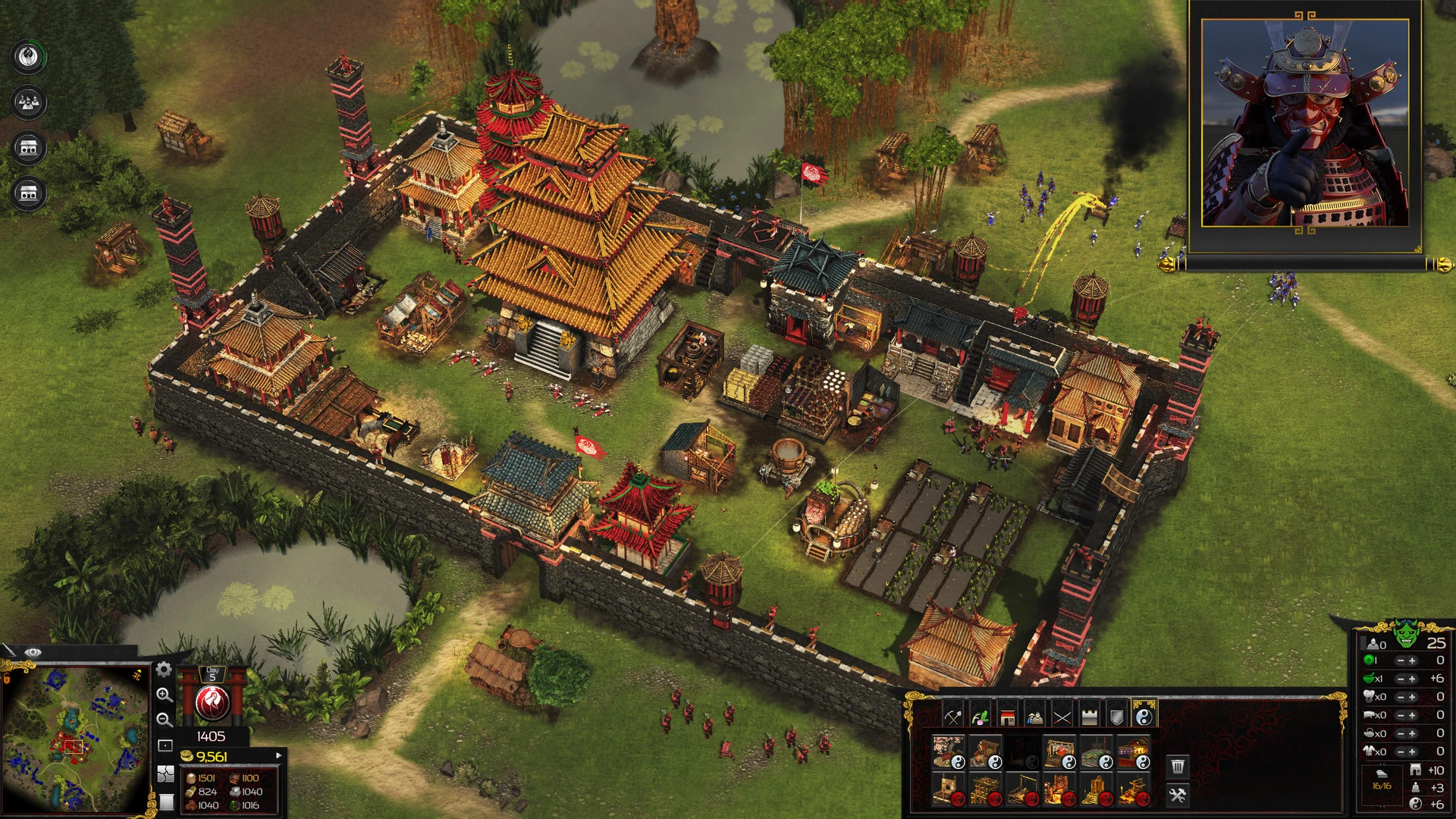
Task: Select the industry category pickaxe icon
Action: point(953,718)
